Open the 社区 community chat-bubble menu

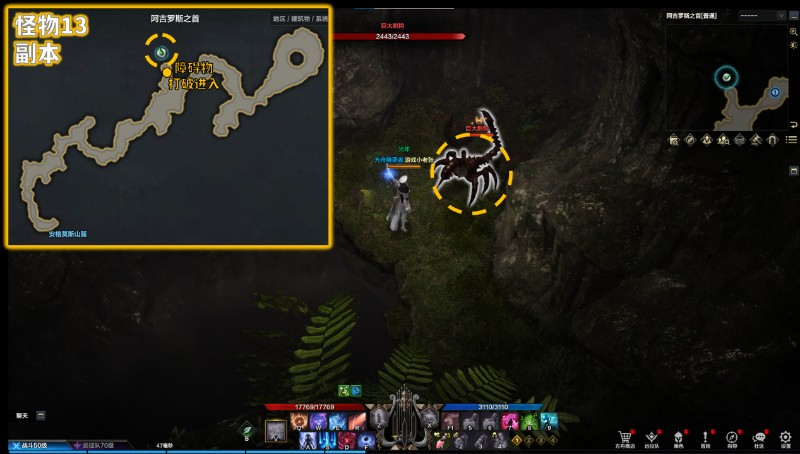point(759,437)
